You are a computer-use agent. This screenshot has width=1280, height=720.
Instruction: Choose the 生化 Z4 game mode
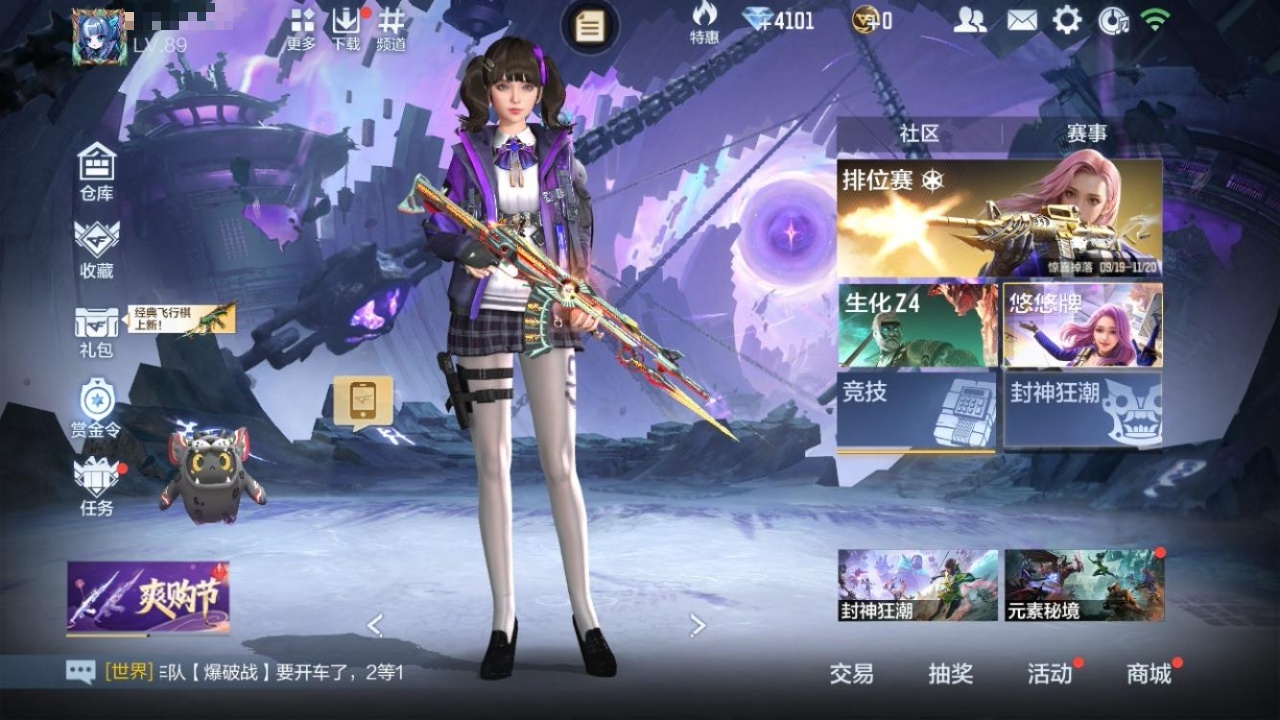click(917, 325)
